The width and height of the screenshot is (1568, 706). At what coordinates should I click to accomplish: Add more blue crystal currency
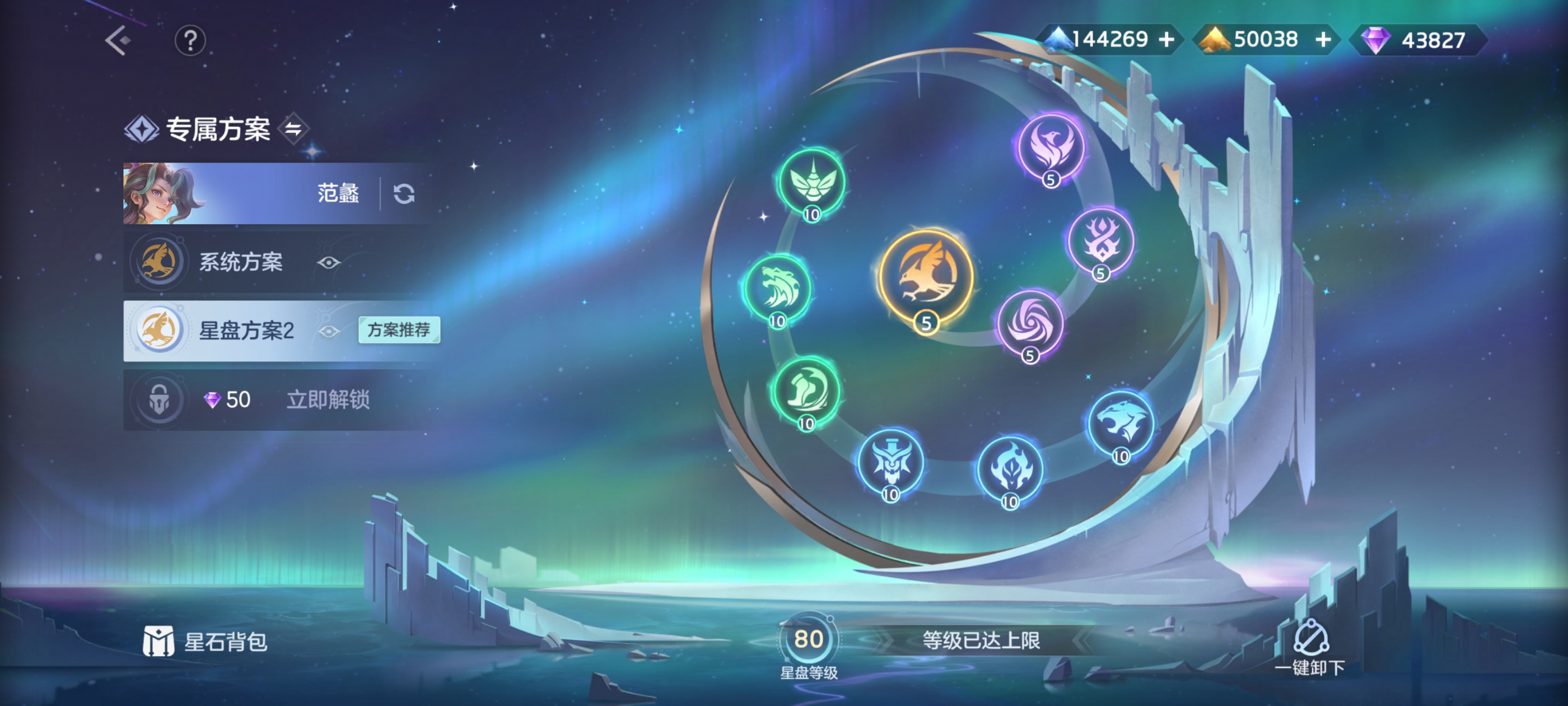pyautogui.click(x=1166, y=40)
